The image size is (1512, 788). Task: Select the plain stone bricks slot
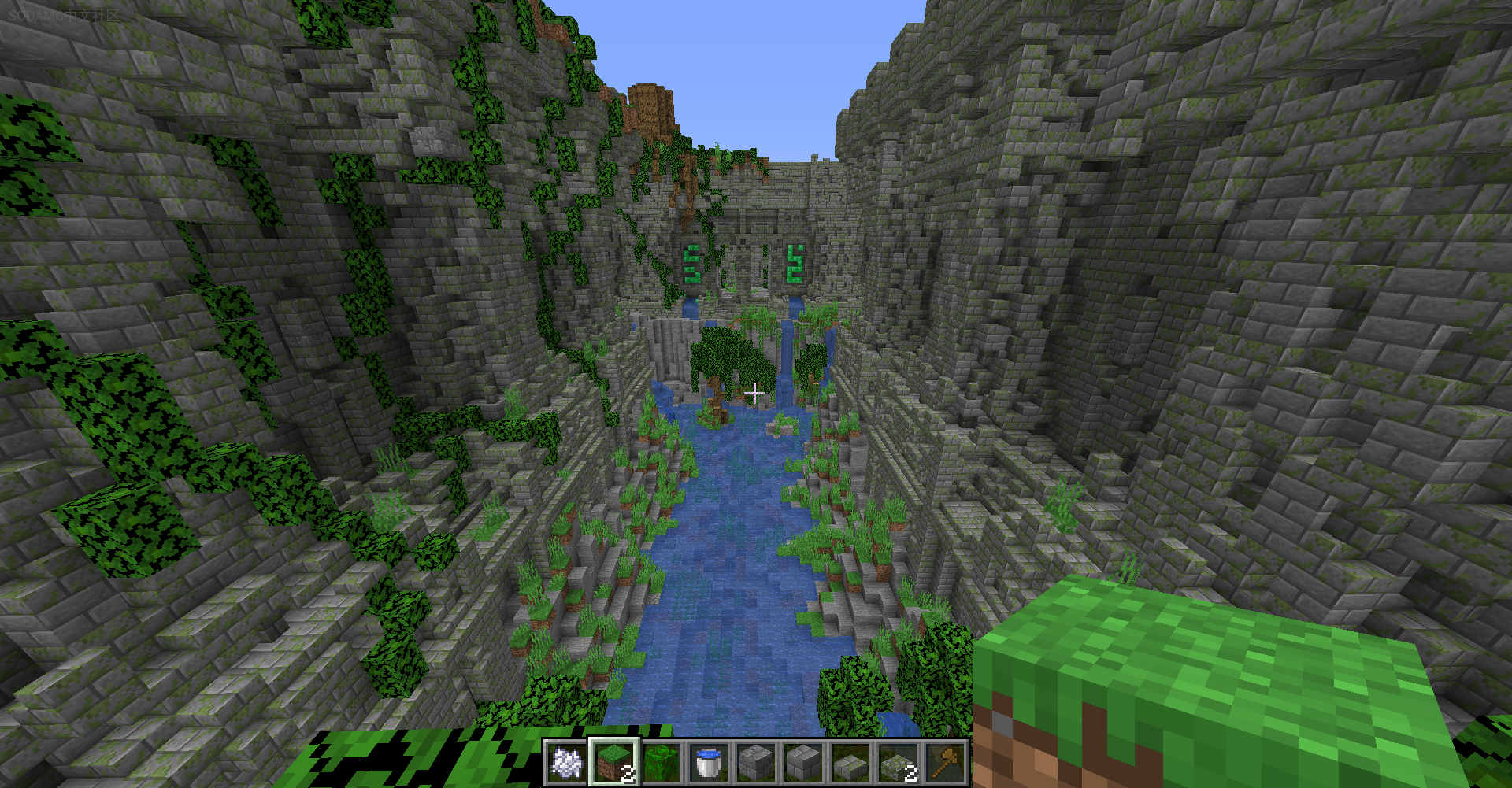pyautogui.click(x=803, y=762)
